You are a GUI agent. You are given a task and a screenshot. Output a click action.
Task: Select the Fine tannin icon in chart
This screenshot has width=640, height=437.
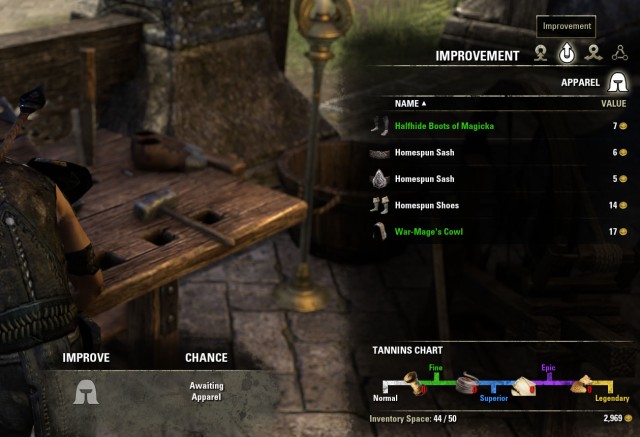pos(411,381)
